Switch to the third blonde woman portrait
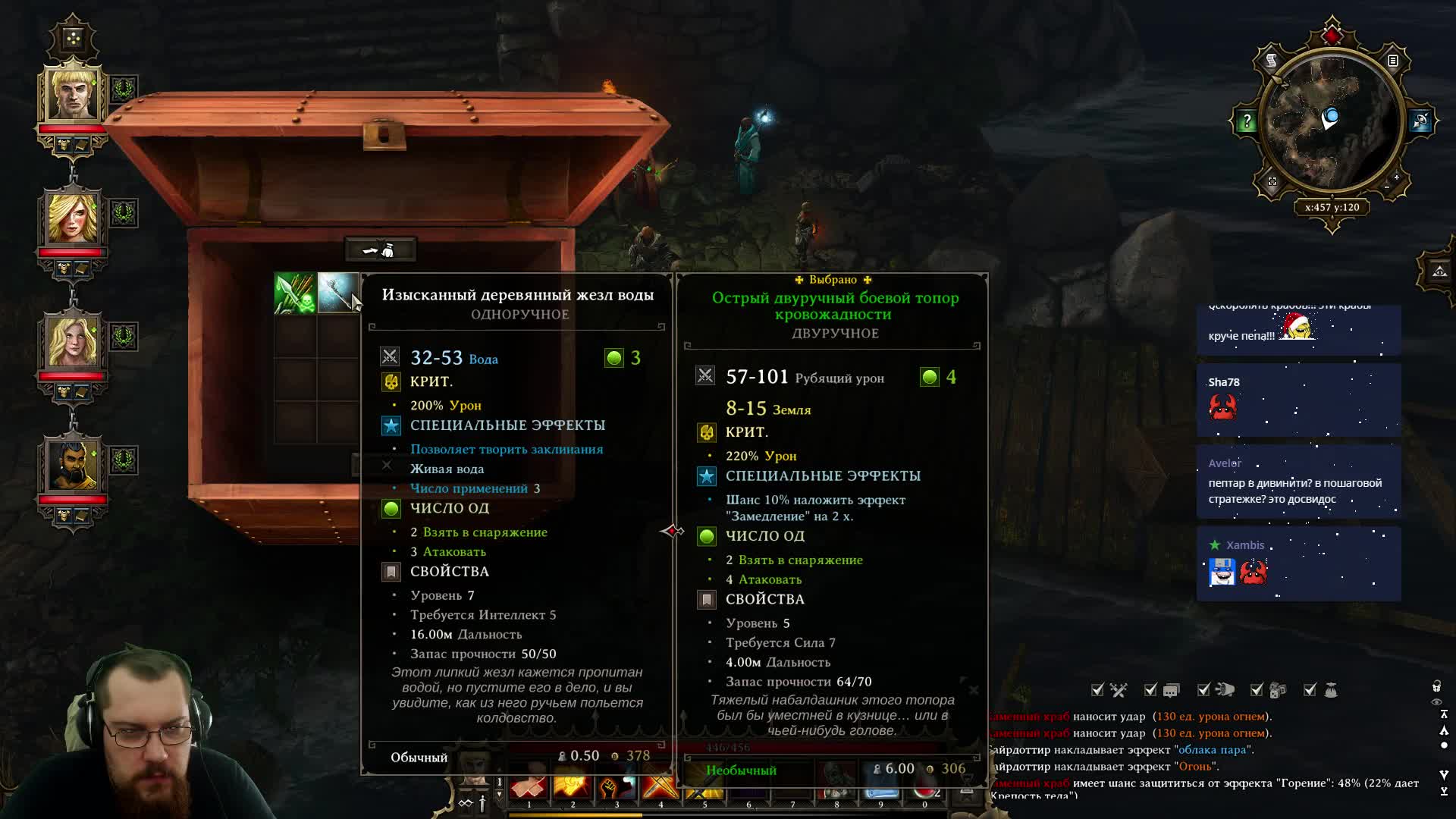Viewport: 1456px width, 819px height. 73,340
